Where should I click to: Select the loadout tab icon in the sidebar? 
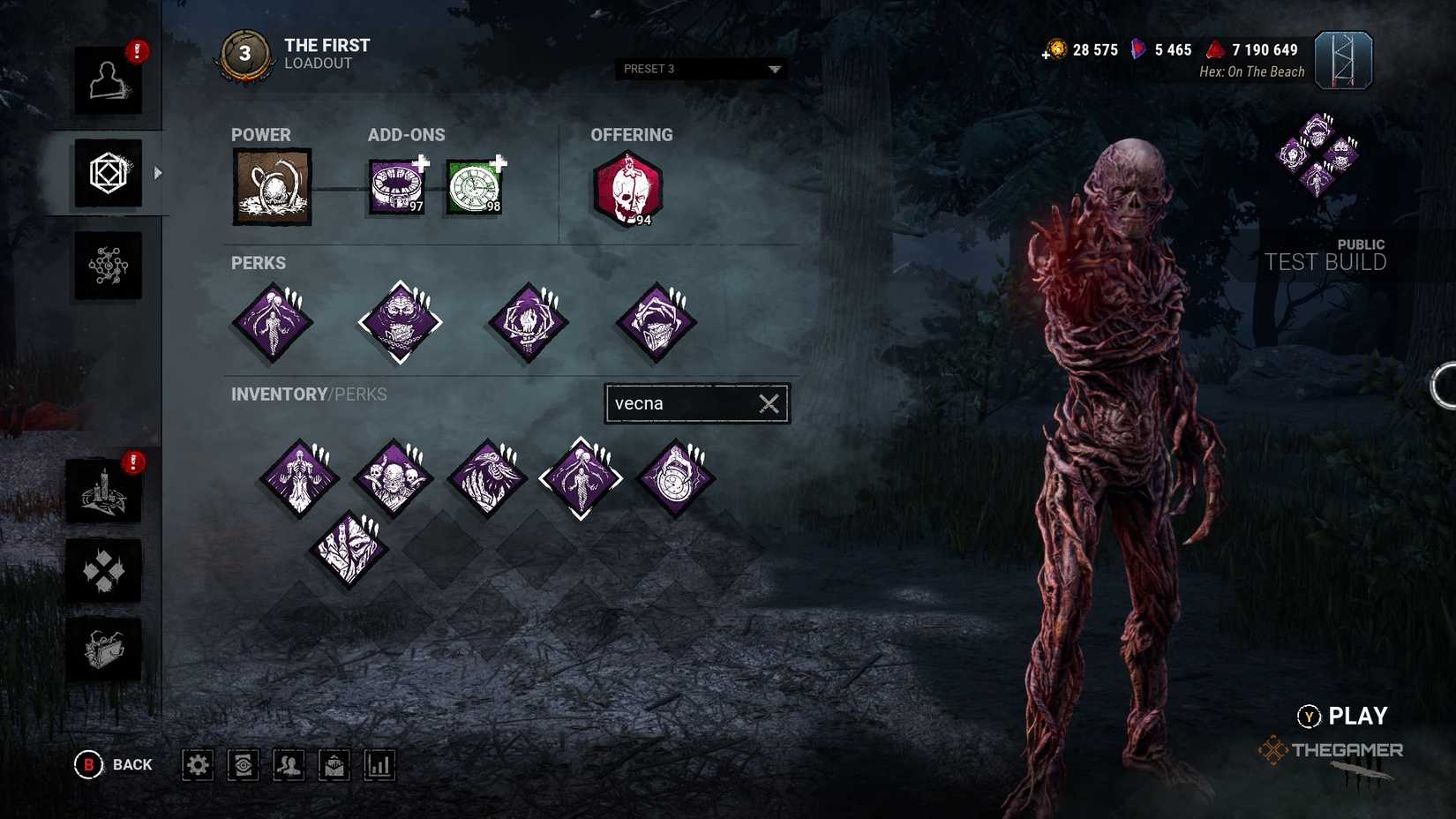click(x=108, y=173)
